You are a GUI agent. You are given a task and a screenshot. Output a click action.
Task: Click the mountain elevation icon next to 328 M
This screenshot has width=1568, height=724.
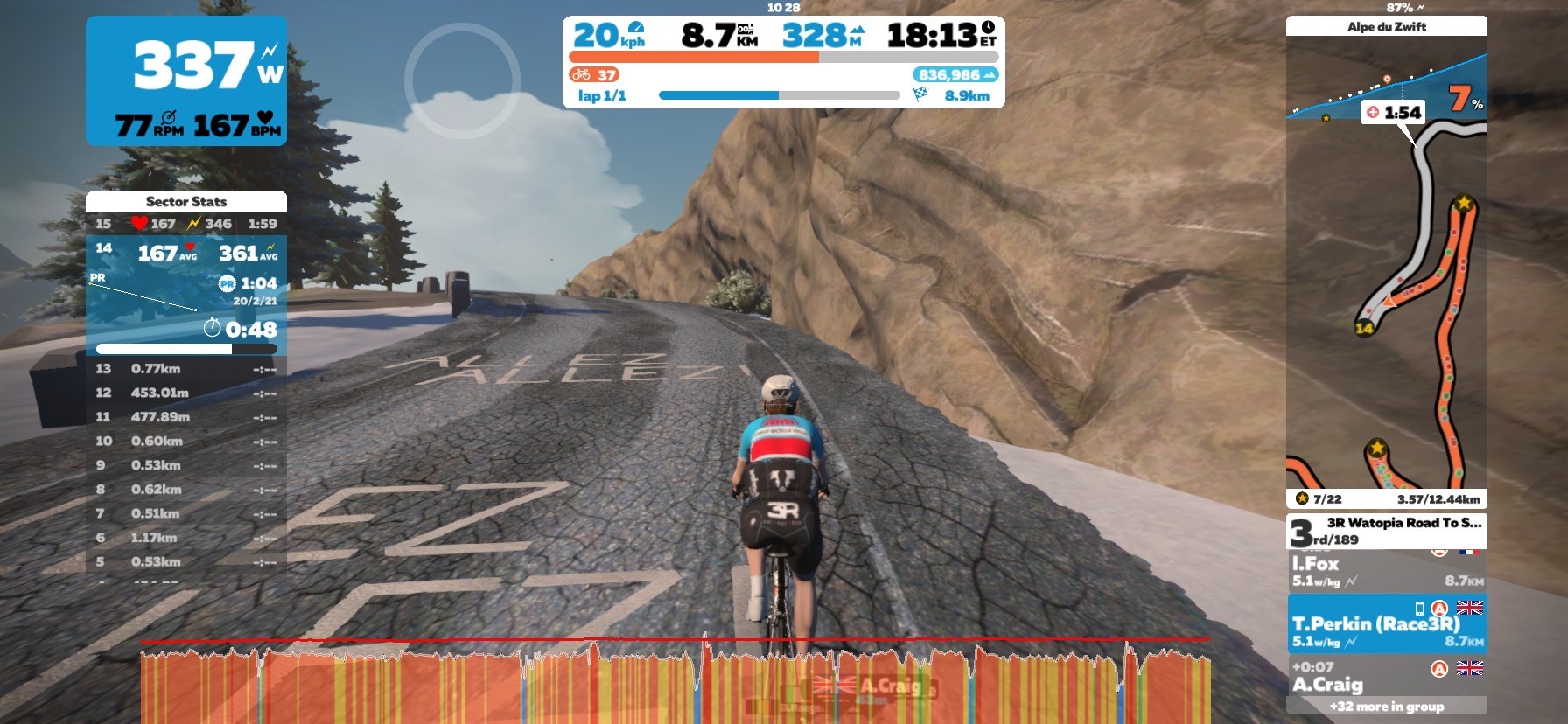pos(857,31)
